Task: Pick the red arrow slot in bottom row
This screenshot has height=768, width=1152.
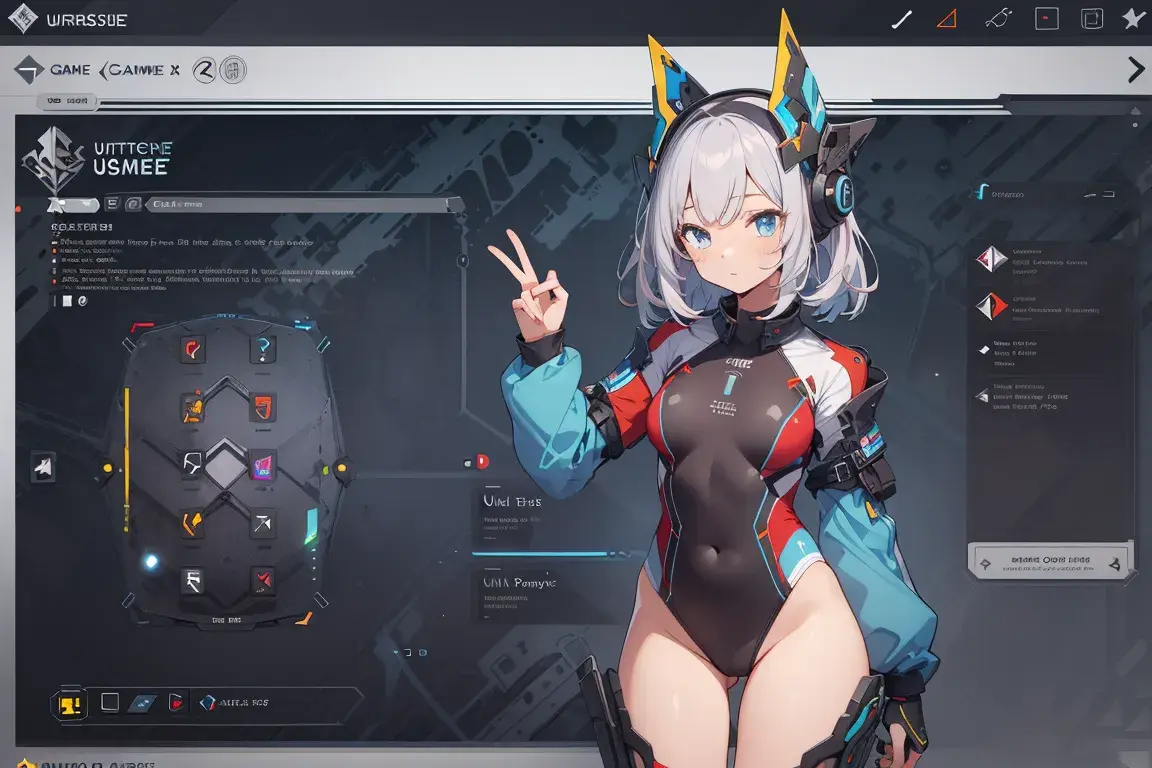Action: [x=263, y=578]
